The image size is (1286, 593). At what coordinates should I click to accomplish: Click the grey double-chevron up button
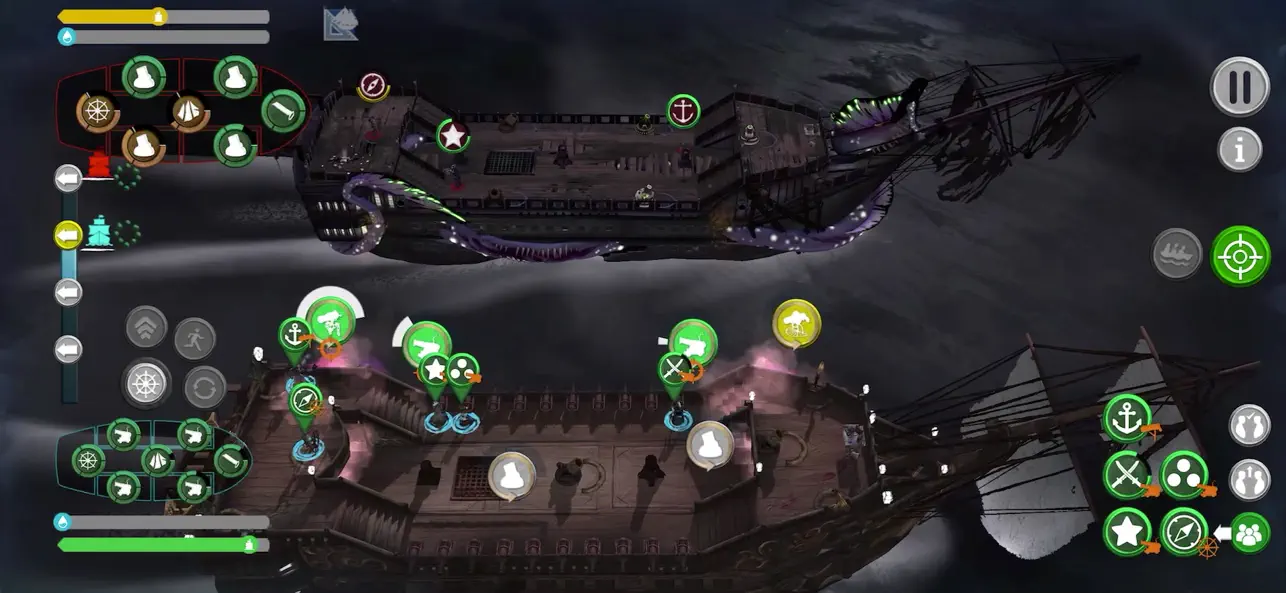point(146,326)
